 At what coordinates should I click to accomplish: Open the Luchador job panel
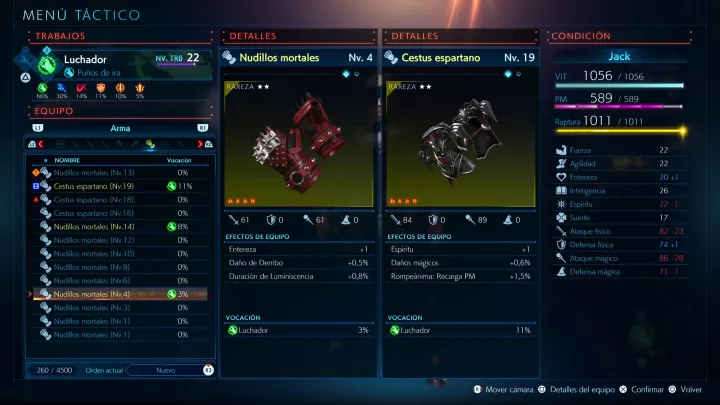click(120, 65)
